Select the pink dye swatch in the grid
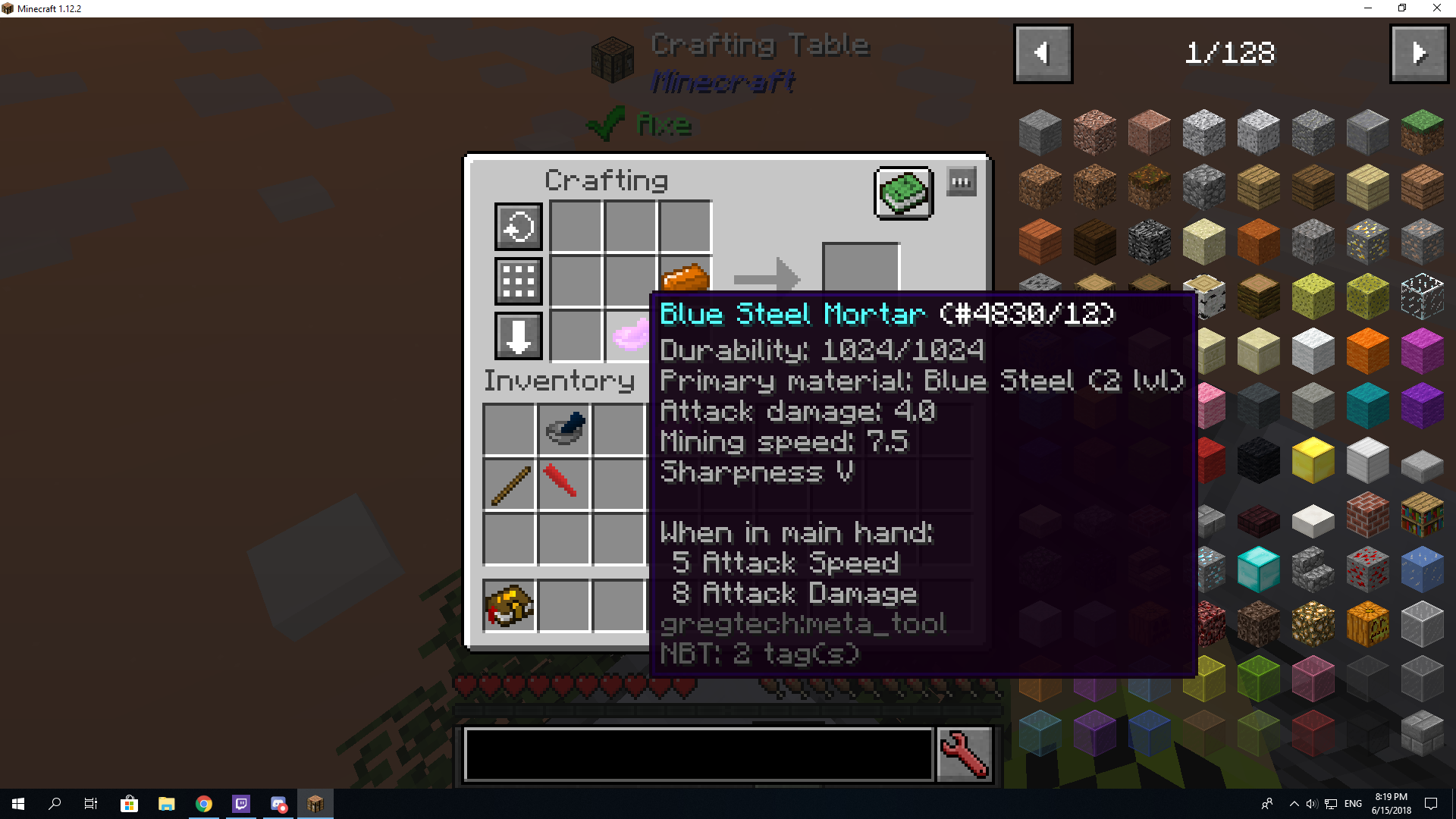1456x819 pixels. pos(630,336)
